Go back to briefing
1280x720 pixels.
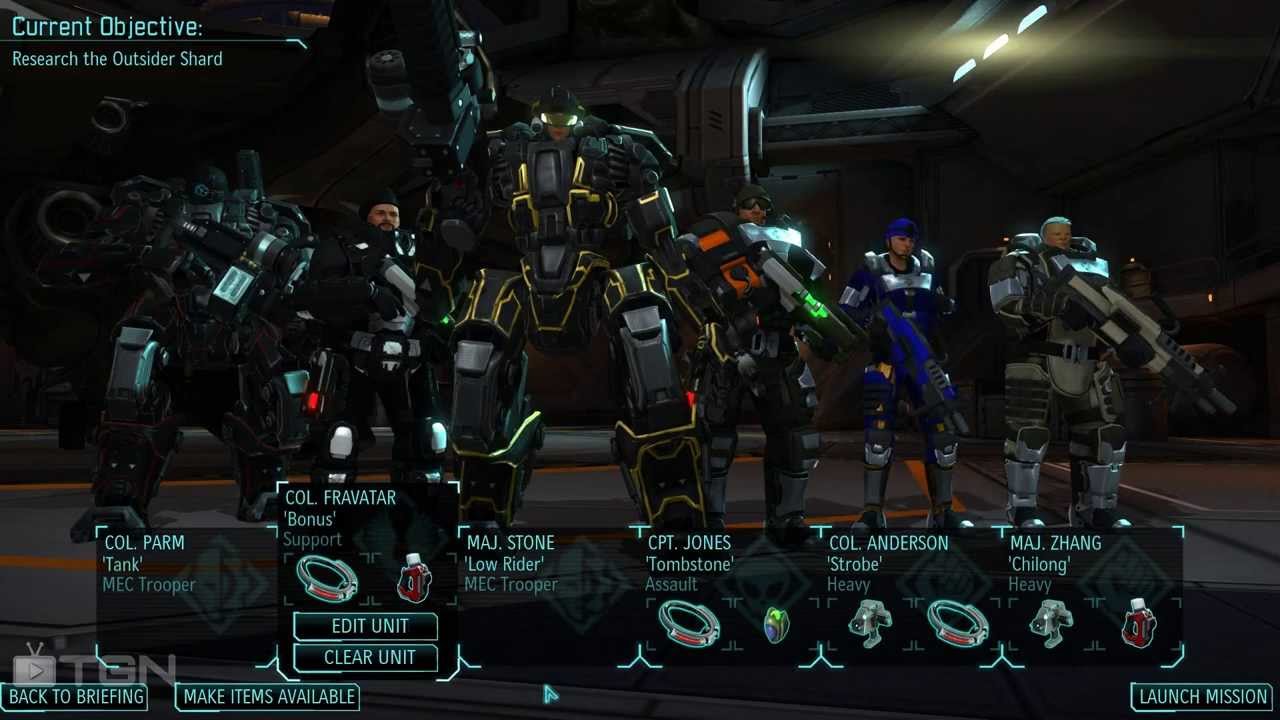[77, 697]
